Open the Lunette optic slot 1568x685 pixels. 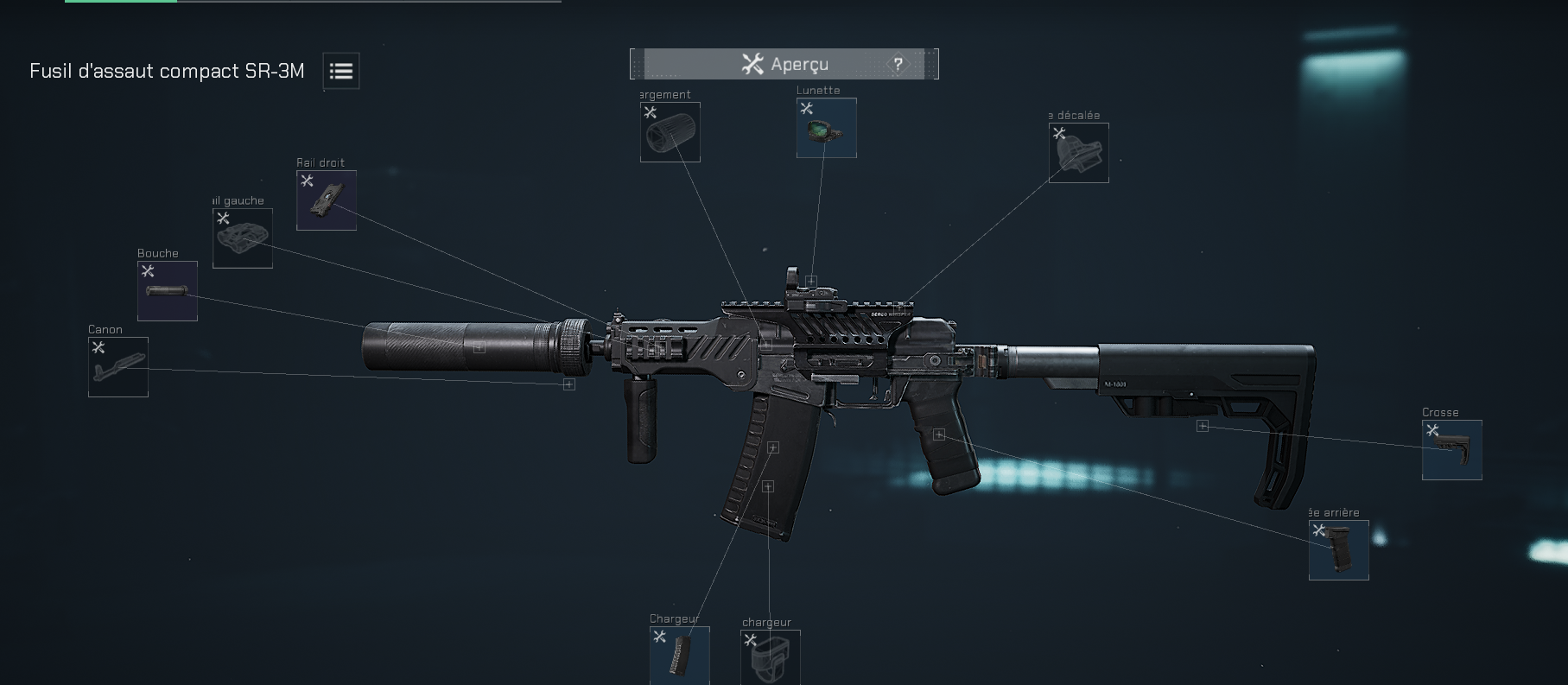[x=826, y=128]
